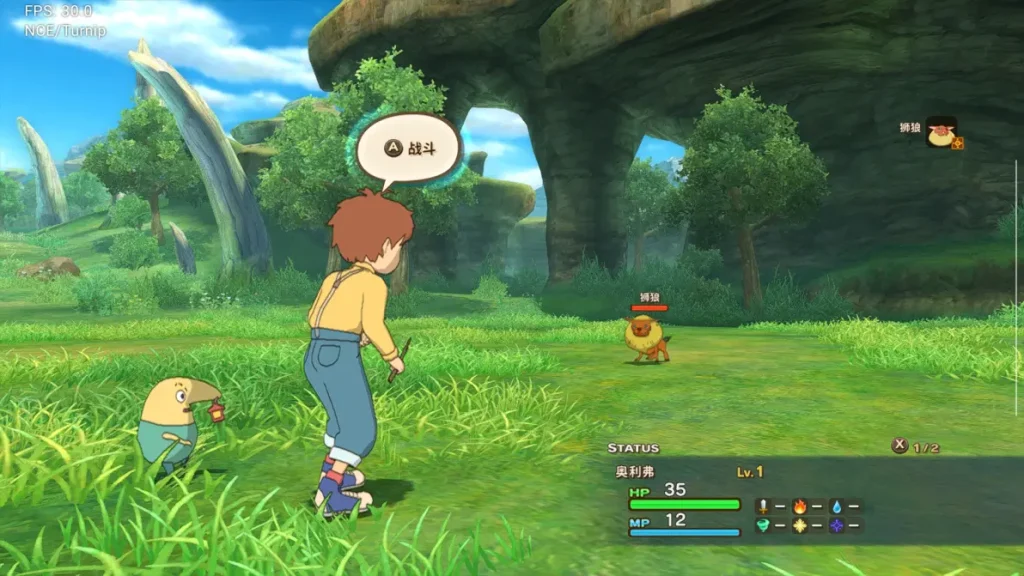Click the green tornado storm element icon

[x=762, y=525]
